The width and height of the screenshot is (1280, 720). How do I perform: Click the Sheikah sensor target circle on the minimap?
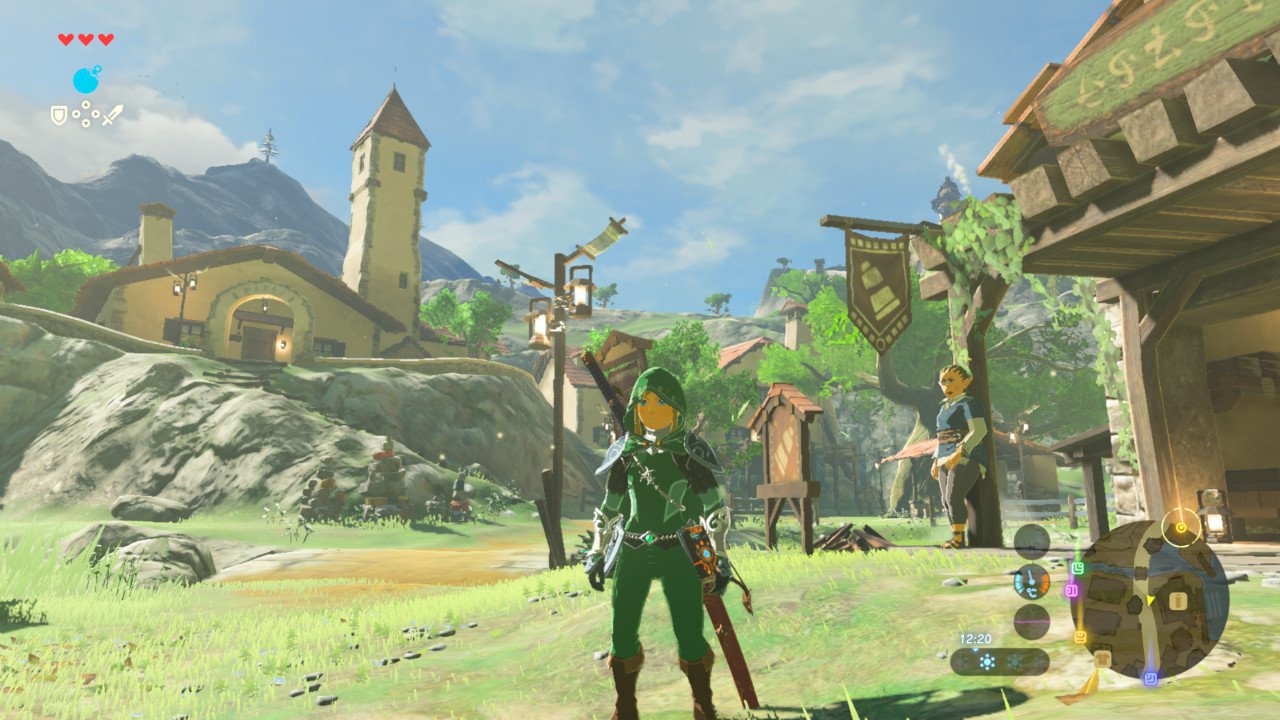coord(1180,529)
